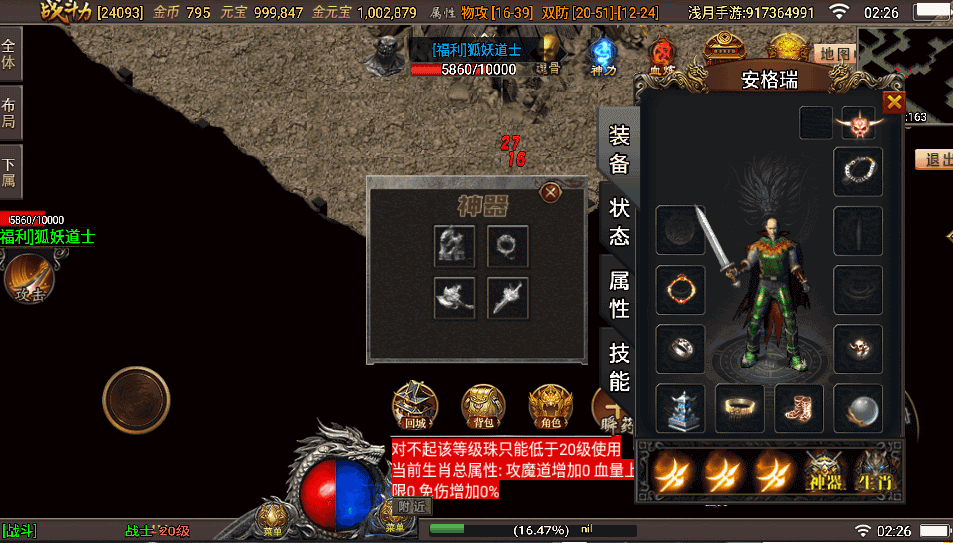Open the 地图 map button
Viewport: 953px width, 543px height.
point(833,54)
